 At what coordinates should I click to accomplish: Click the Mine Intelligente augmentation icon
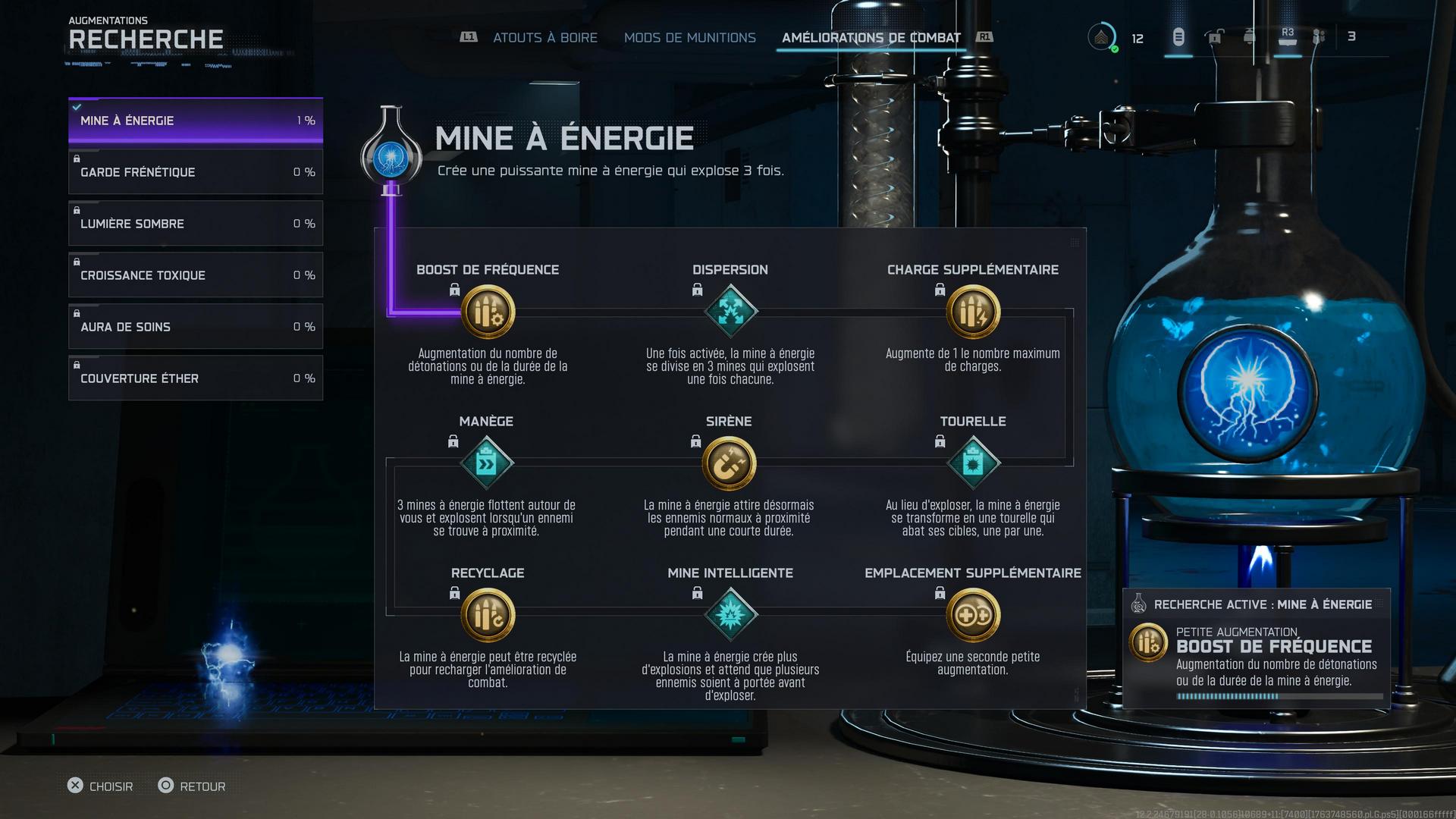pyautogui.click(x=730, y=615)
